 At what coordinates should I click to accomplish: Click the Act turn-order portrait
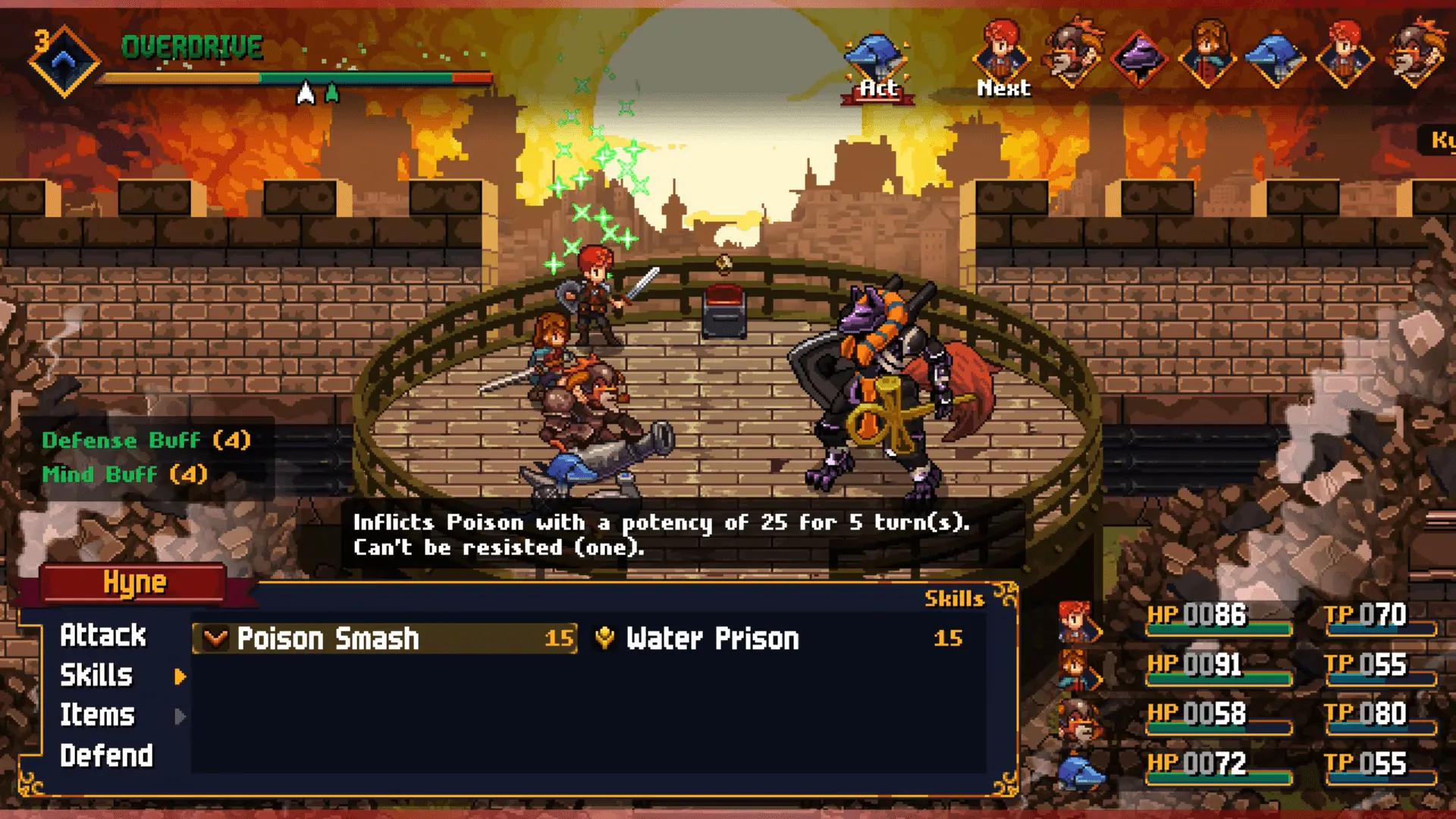877,62
